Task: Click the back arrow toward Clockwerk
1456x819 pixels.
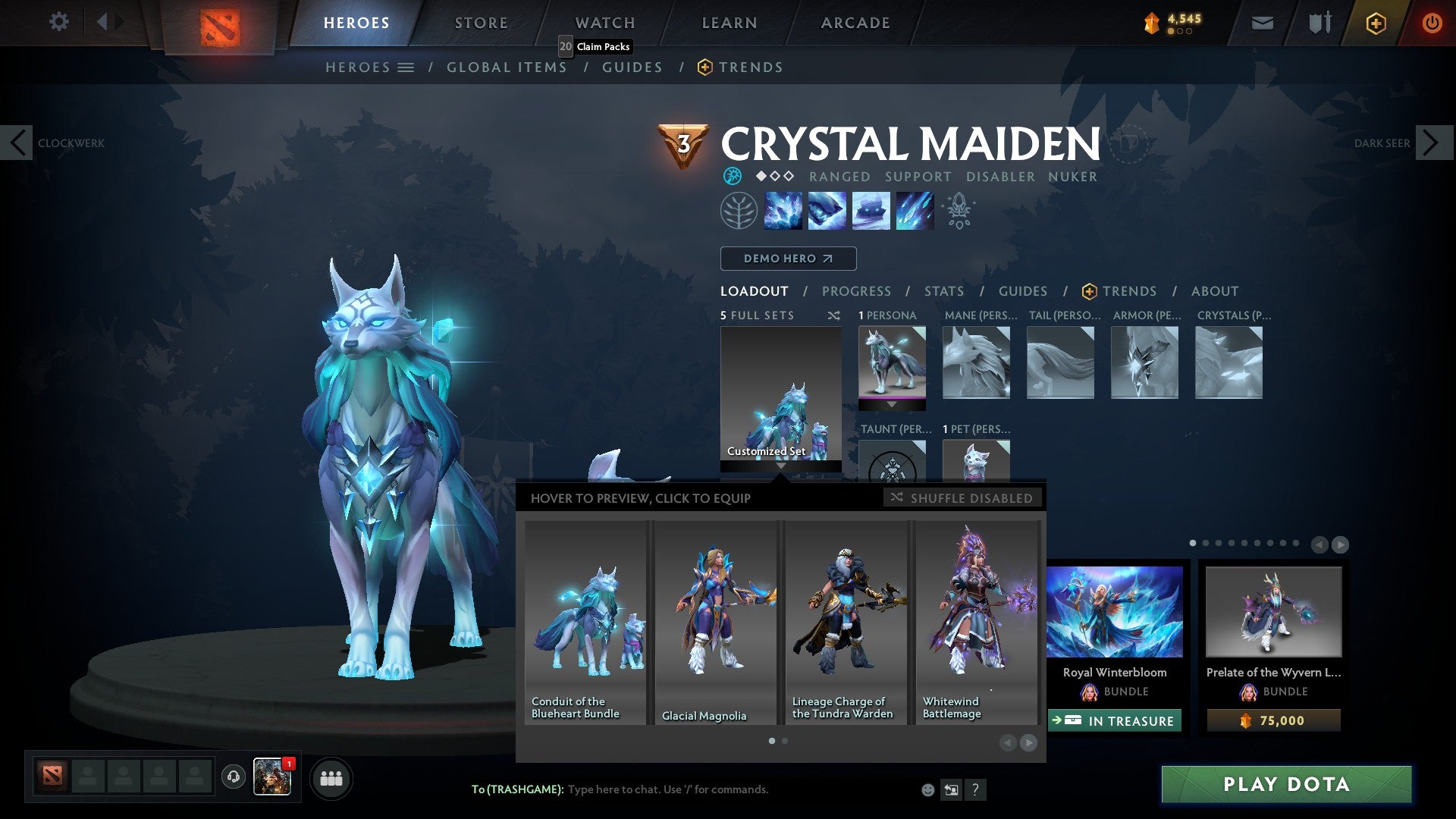Action: point(17,142)
